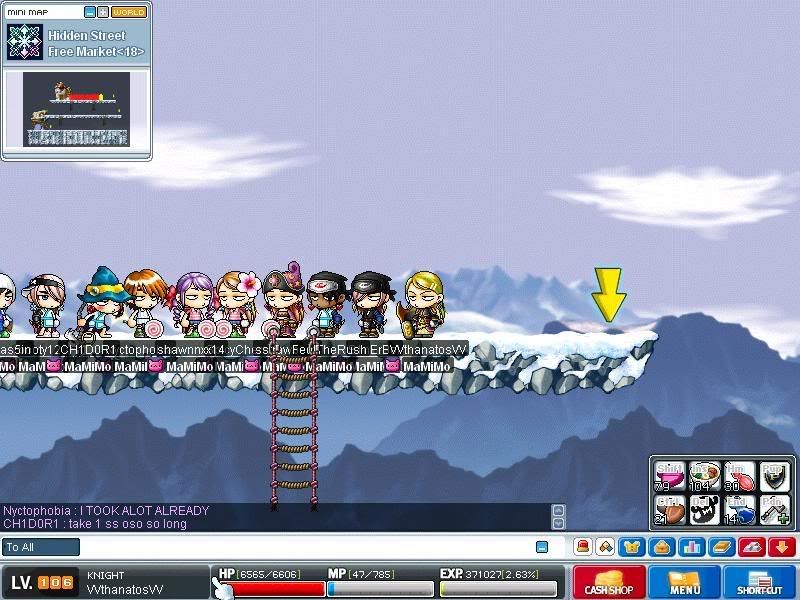Use the salad bowl item on Ins slot
This screenshot has width=800, height=600.
[705, 478]
